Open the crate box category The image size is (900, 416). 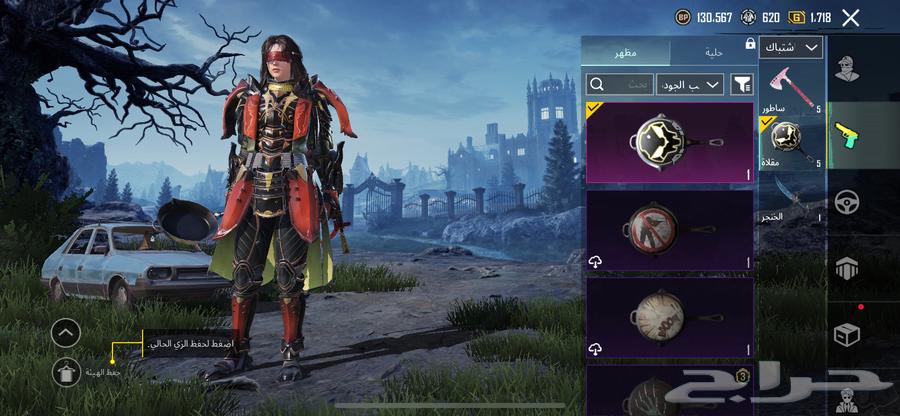[x=849, y=333]
